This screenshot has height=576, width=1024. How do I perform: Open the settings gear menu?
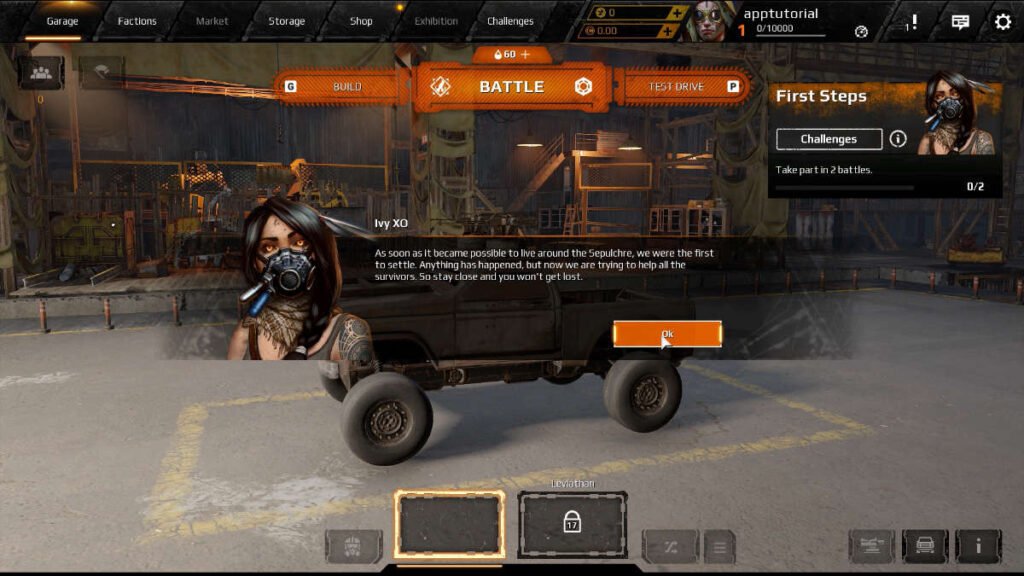[x=1002, y=21]
